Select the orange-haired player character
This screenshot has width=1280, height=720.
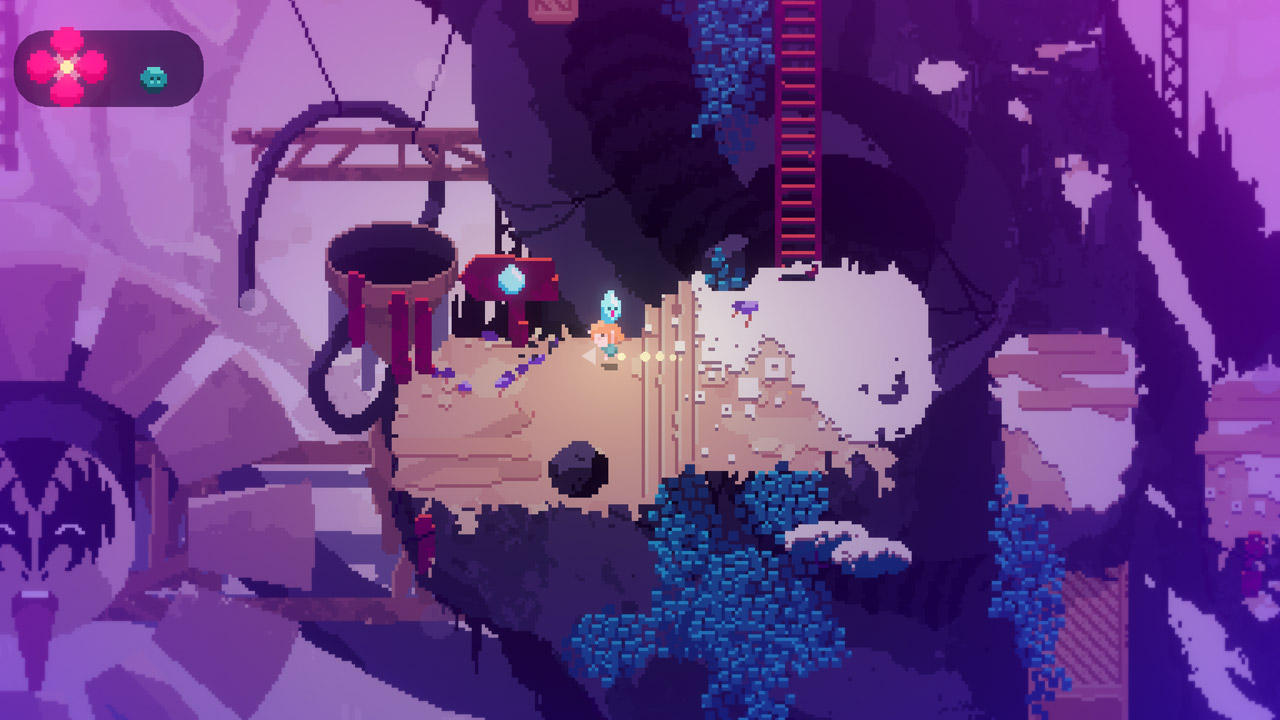click(610, 340)
